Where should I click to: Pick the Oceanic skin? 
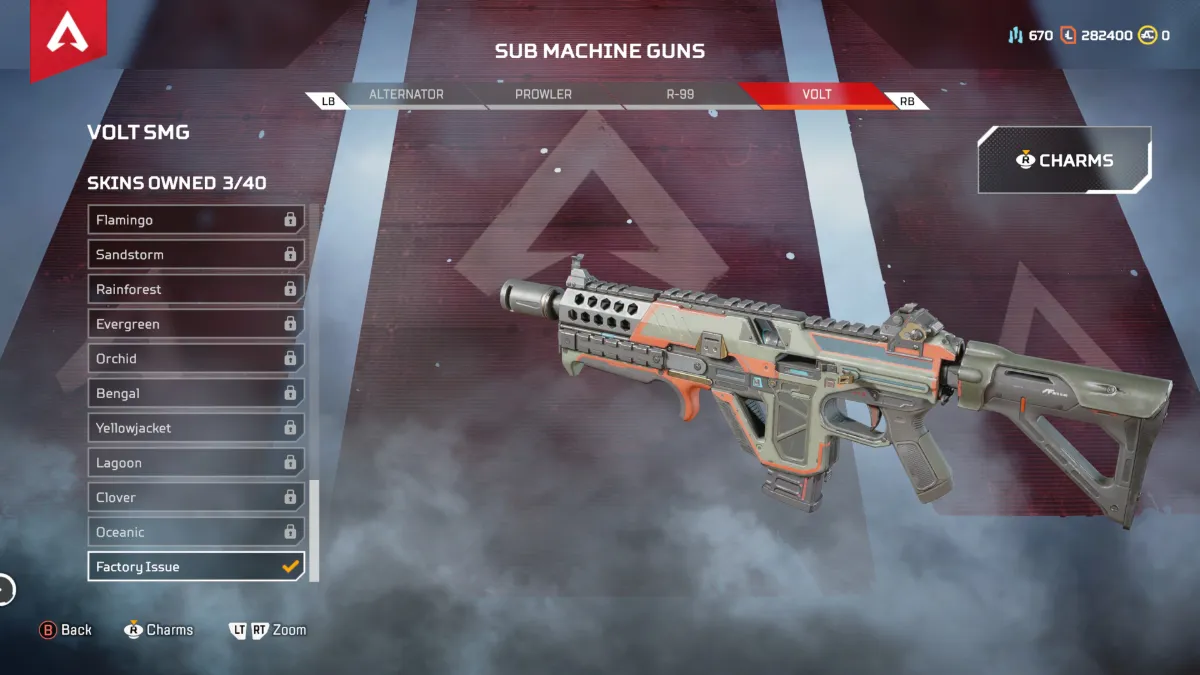coord(196,532)
